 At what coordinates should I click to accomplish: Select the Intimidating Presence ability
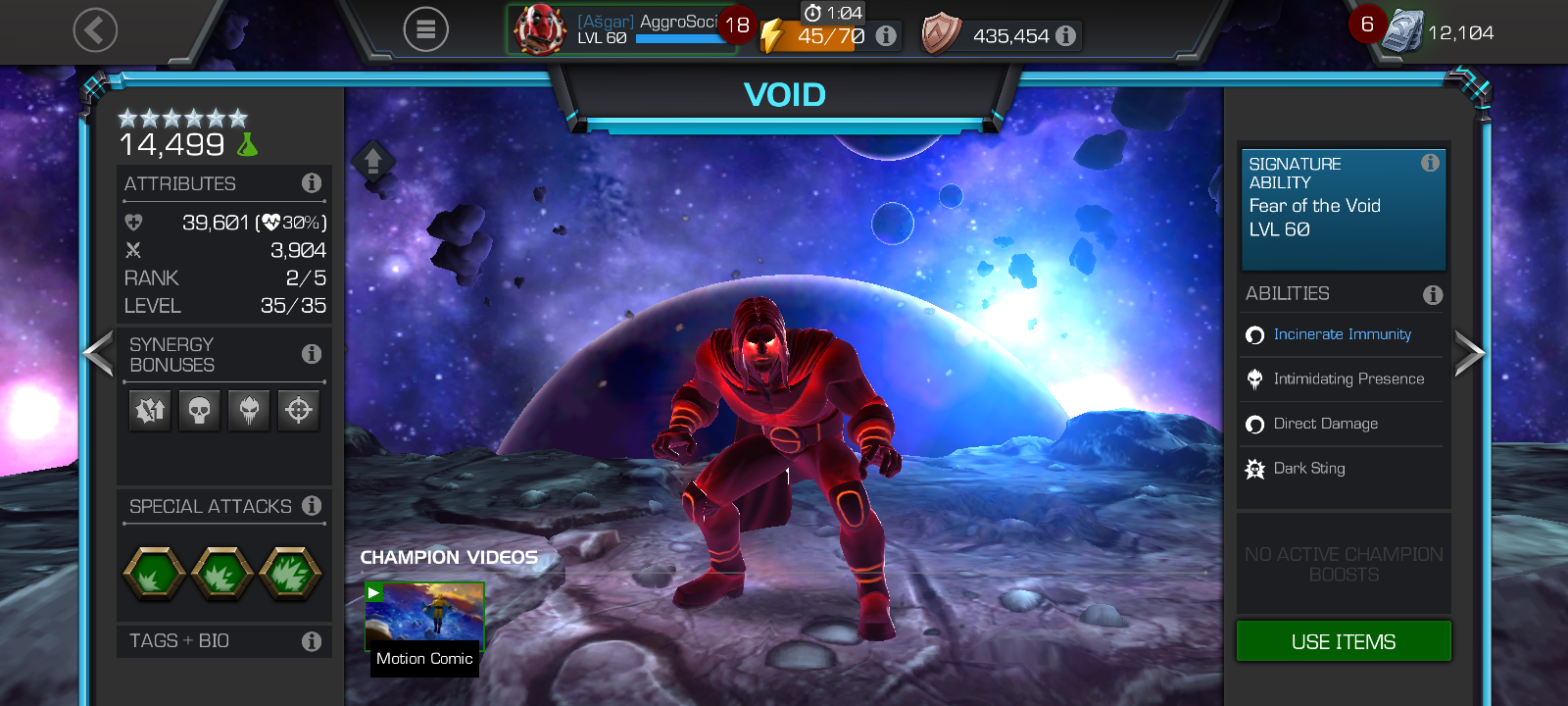click(x=1347, y=379)
